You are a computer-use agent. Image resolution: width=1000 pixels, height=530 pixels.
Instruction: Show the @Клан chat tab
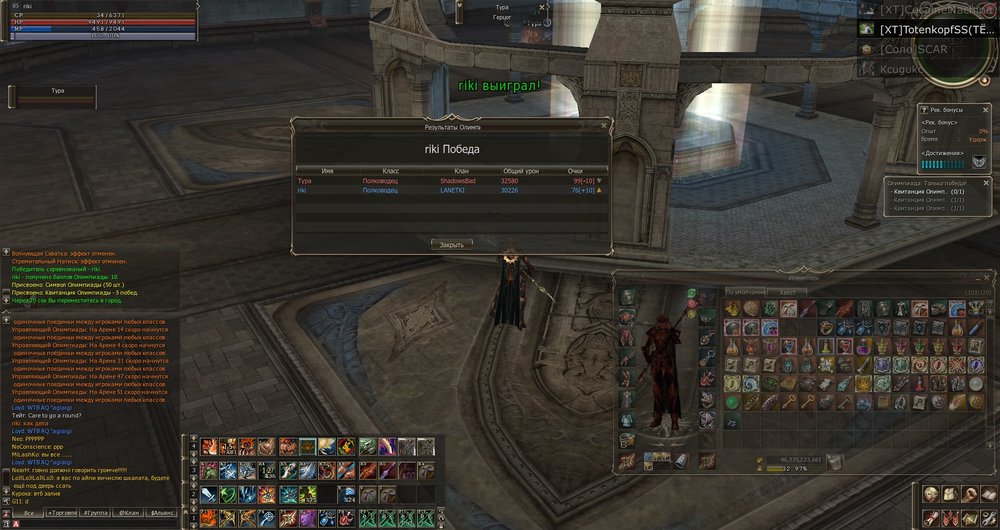point(130,512)
